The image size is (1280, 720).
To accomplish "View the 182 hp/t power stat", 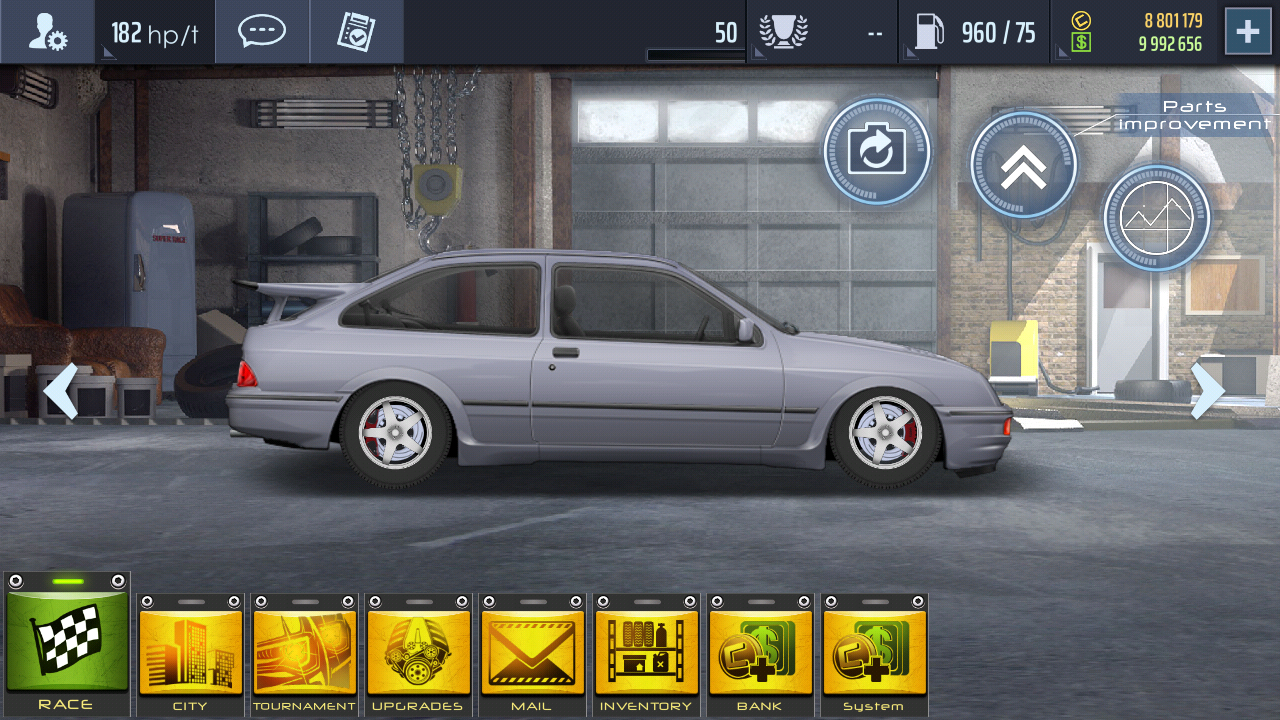I will 153,33.
